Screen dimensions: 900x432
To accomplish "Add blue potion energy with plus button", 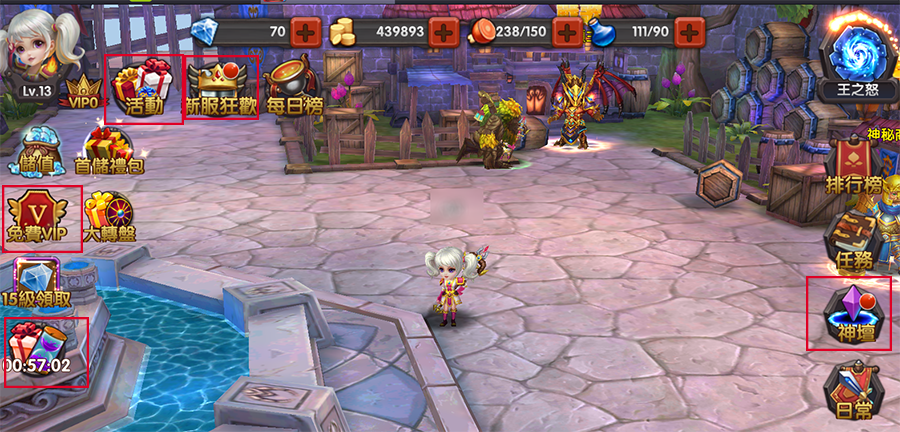I will (x=689, y=31).
